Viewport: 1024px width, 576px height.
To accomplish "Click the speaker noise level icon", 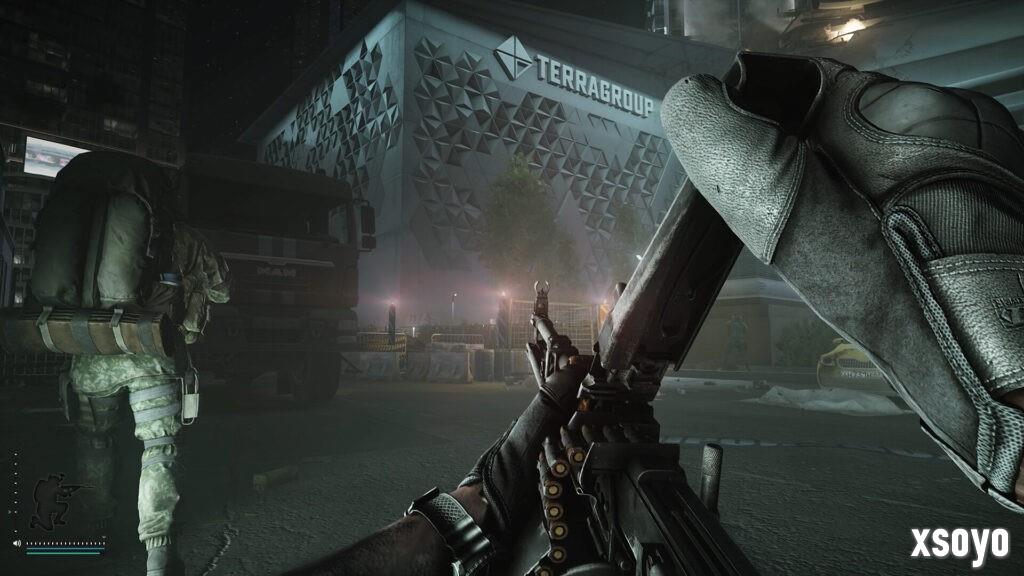I will (17, 544).
